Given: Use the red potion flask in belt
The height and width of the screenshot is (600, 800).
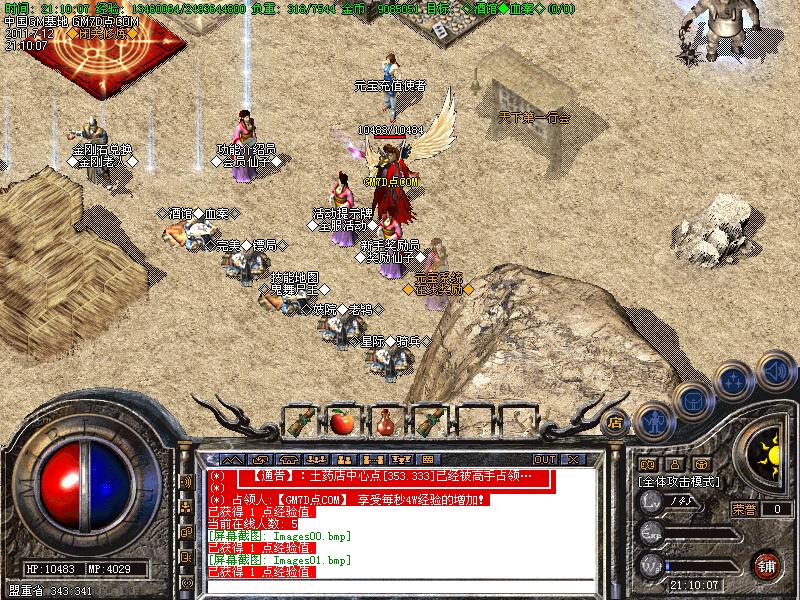Looking at the screenshot, I should point(384,421).
